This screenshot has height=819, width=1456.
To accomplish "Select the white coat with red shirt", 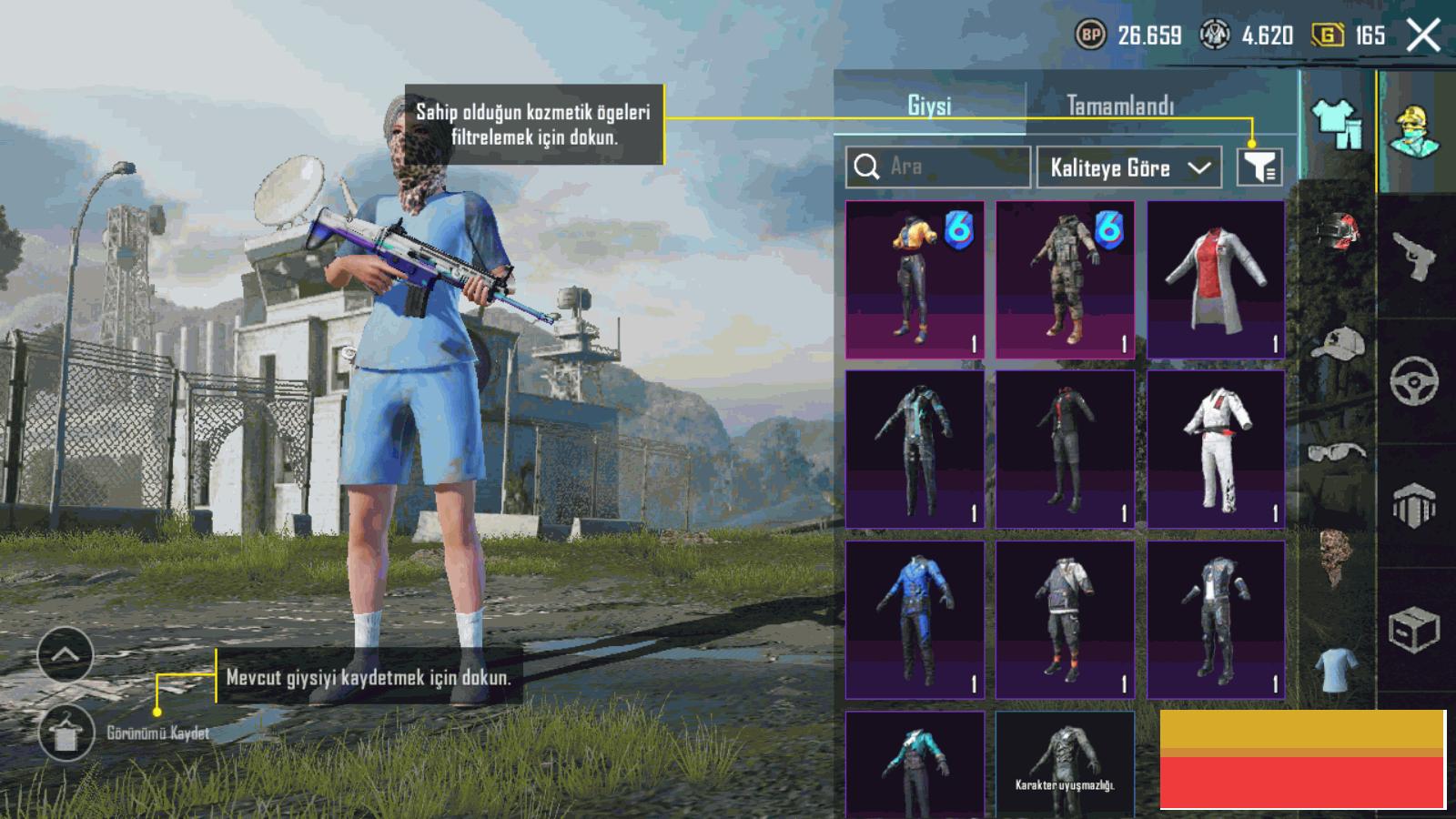I will (x=1216, y=279).
